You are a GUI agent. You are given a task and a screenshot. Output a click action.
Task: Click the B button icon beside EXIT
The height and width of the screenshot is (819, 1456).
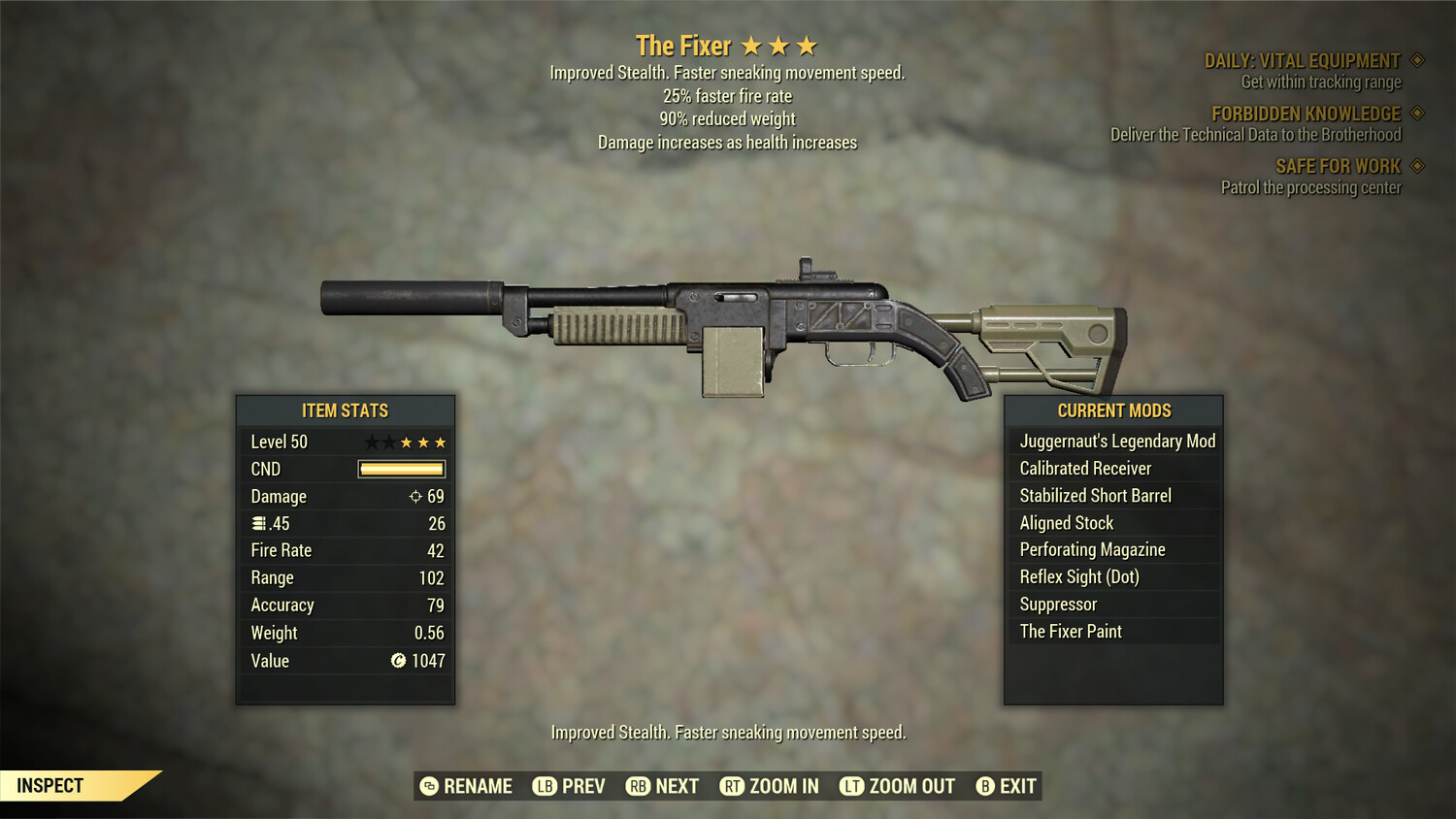tap(985, 786)
